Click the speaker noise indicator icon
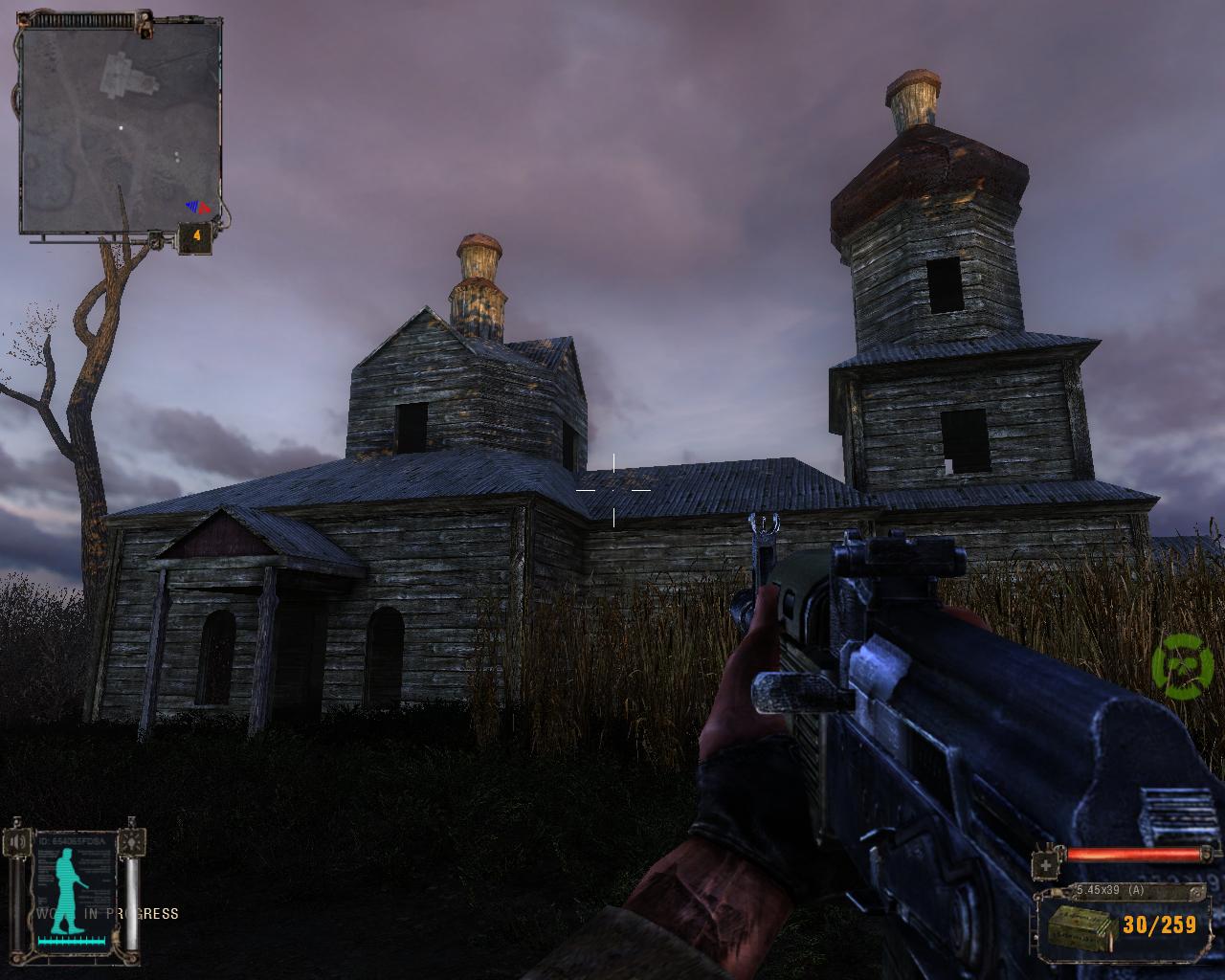 tap(19, 842)
